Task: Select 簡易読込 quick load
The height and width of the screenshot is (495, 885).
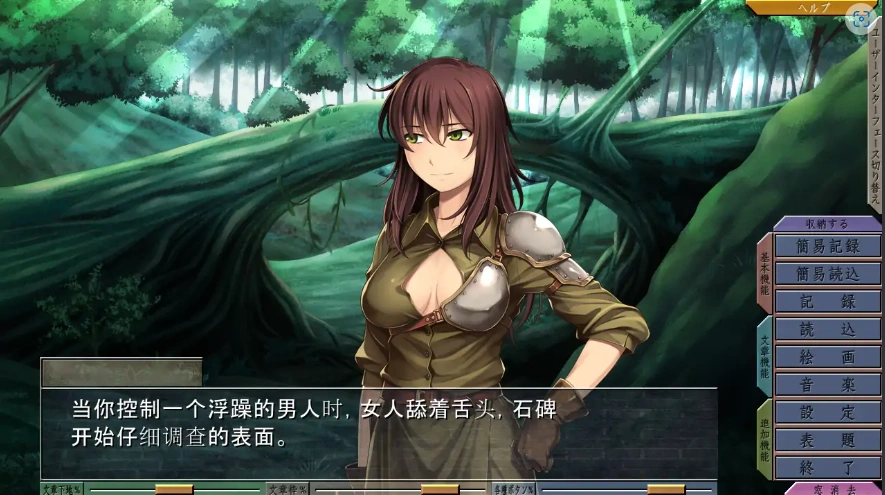Action: [x=827, y=274]
